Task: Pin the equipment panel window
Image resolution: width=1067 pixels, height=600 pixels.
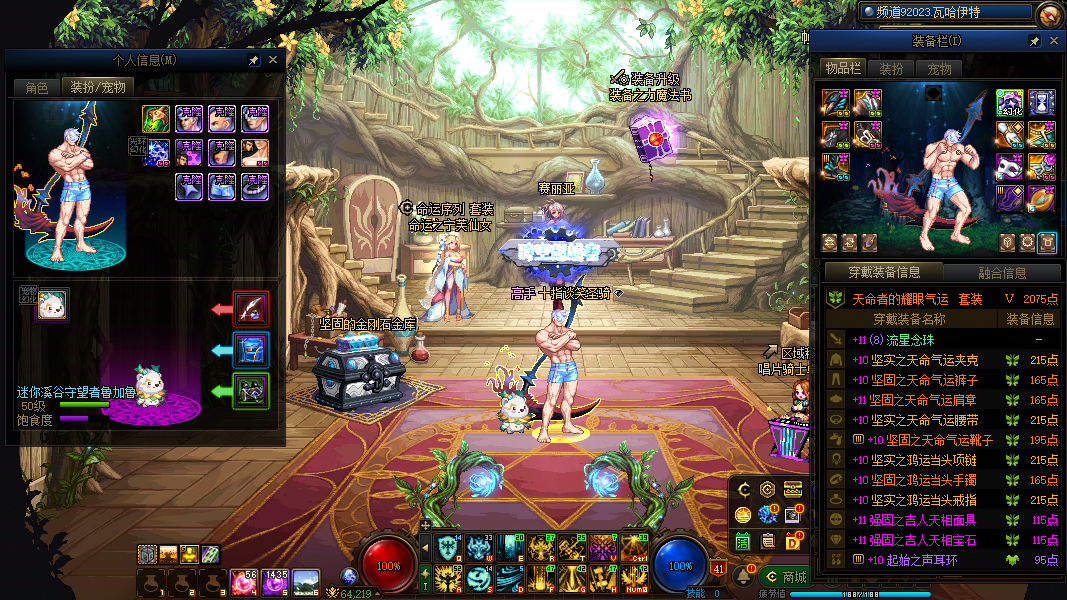Action: pos(1034,41)
